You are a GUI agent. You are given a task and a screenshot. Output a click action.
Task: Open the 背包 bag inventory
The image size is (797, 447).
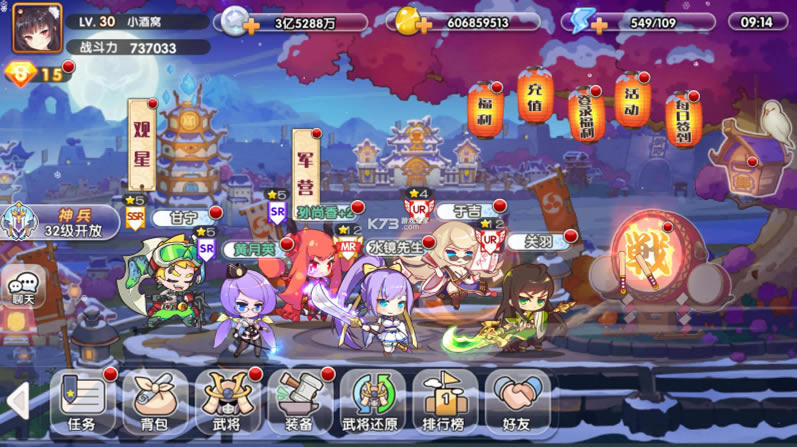pos(155,402)
